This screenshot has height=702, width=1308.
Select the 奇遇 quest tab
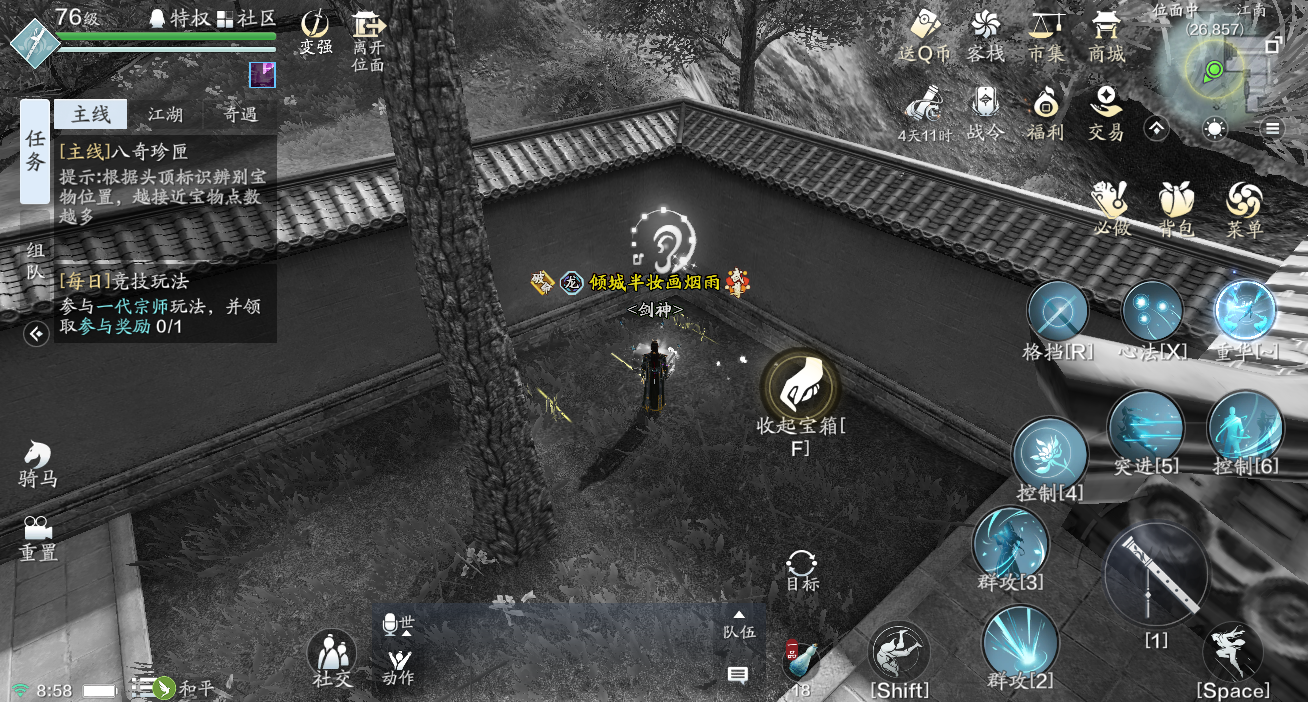(x=240, y=115)
